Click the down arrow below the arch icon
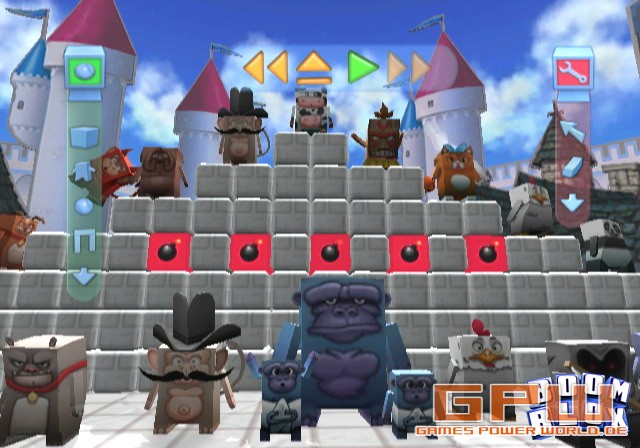640x448 pixels. [x=84, y=274]
